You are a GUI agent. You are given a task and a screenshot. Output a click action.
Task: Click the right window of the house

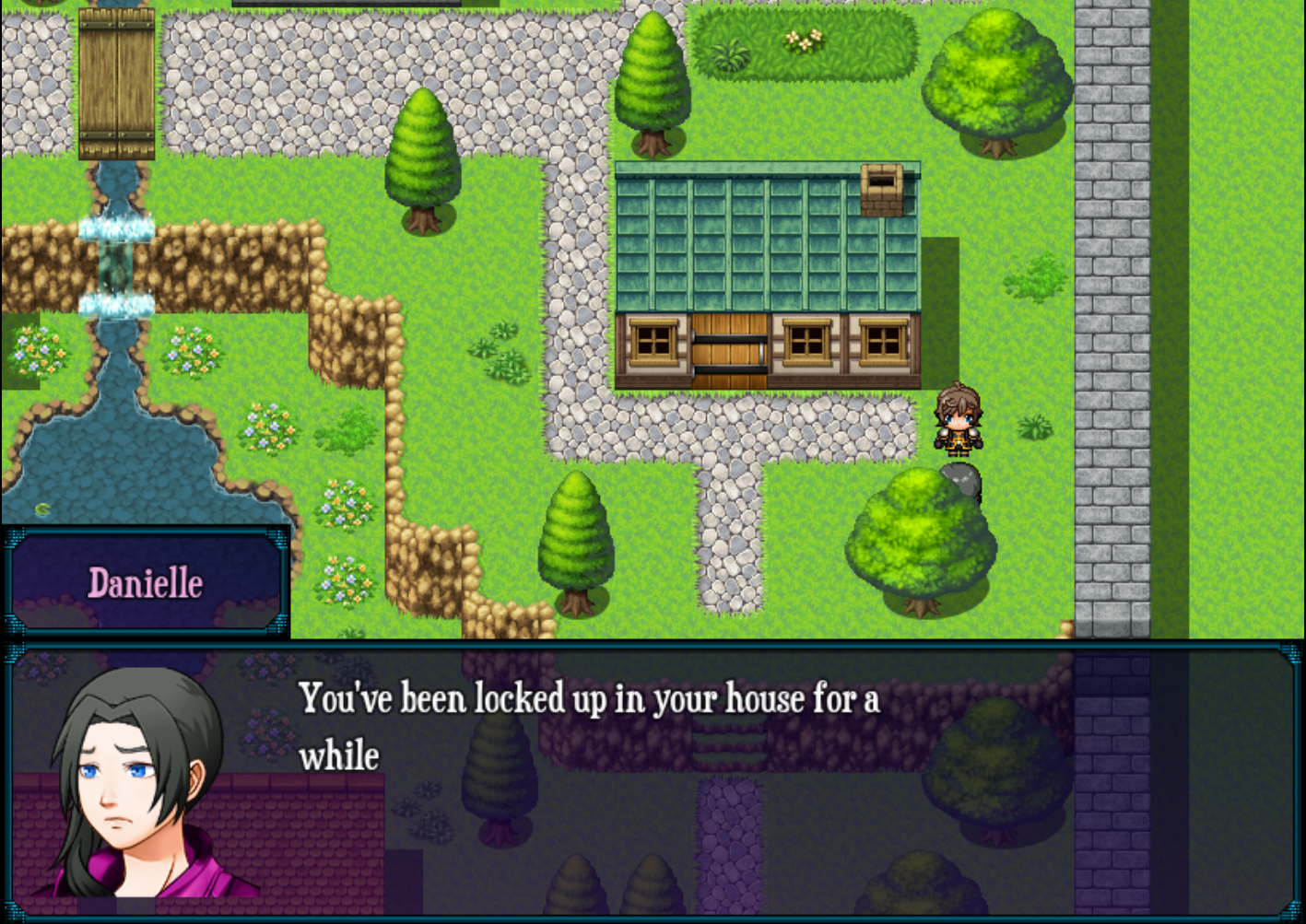tap(887, 341)
